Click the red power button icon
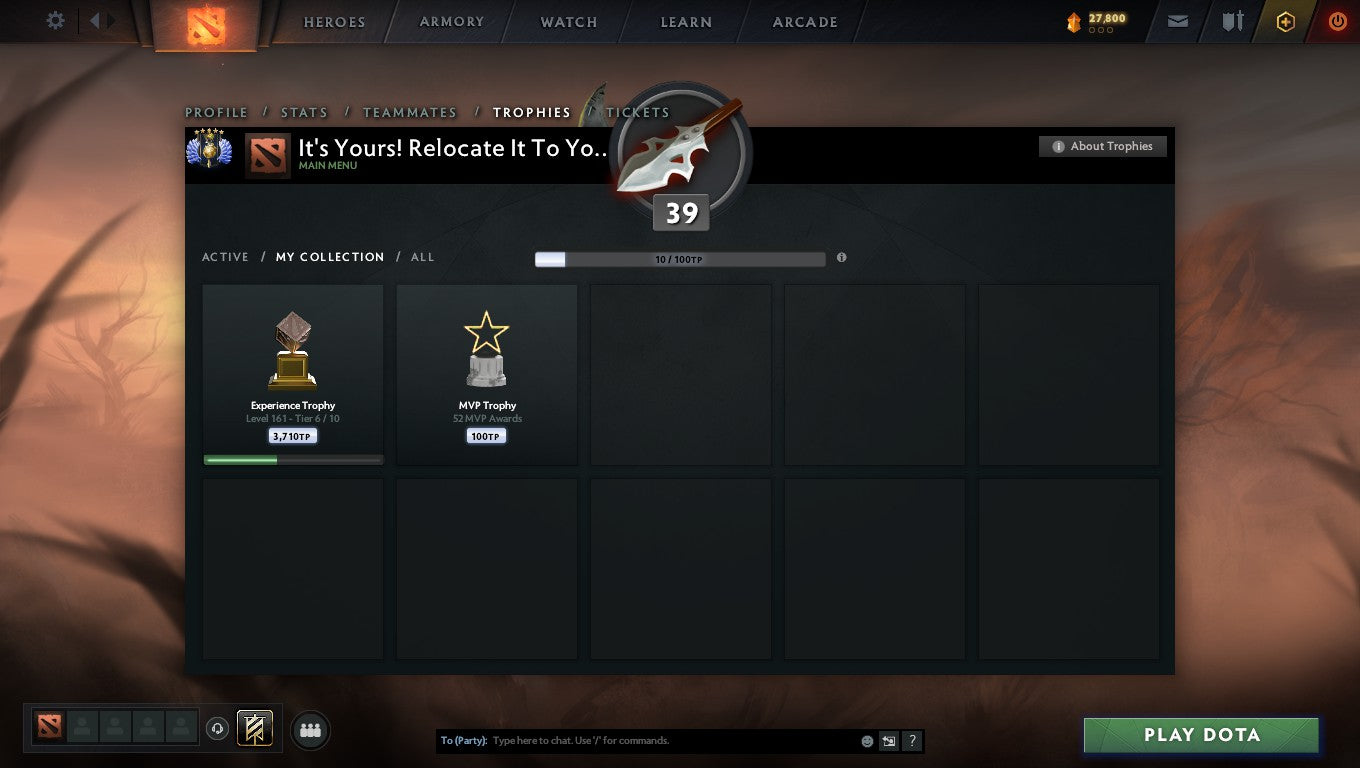Screen dimensions: 1360x768 (x=1338, y=20)
